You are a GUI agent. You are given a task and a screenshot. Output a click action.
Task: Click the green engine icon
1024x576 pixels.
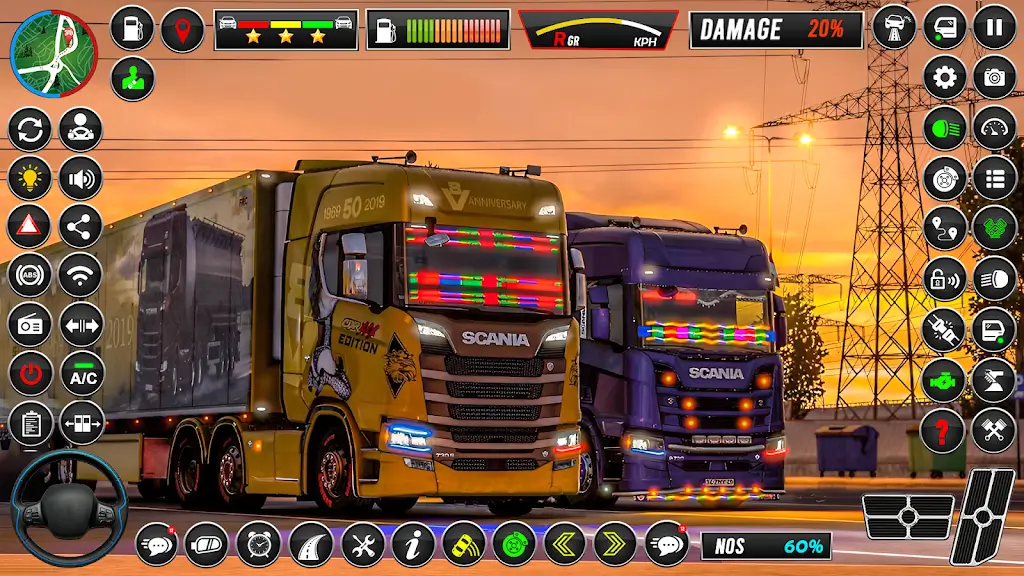pyautogui.click(x=943, y=381)
